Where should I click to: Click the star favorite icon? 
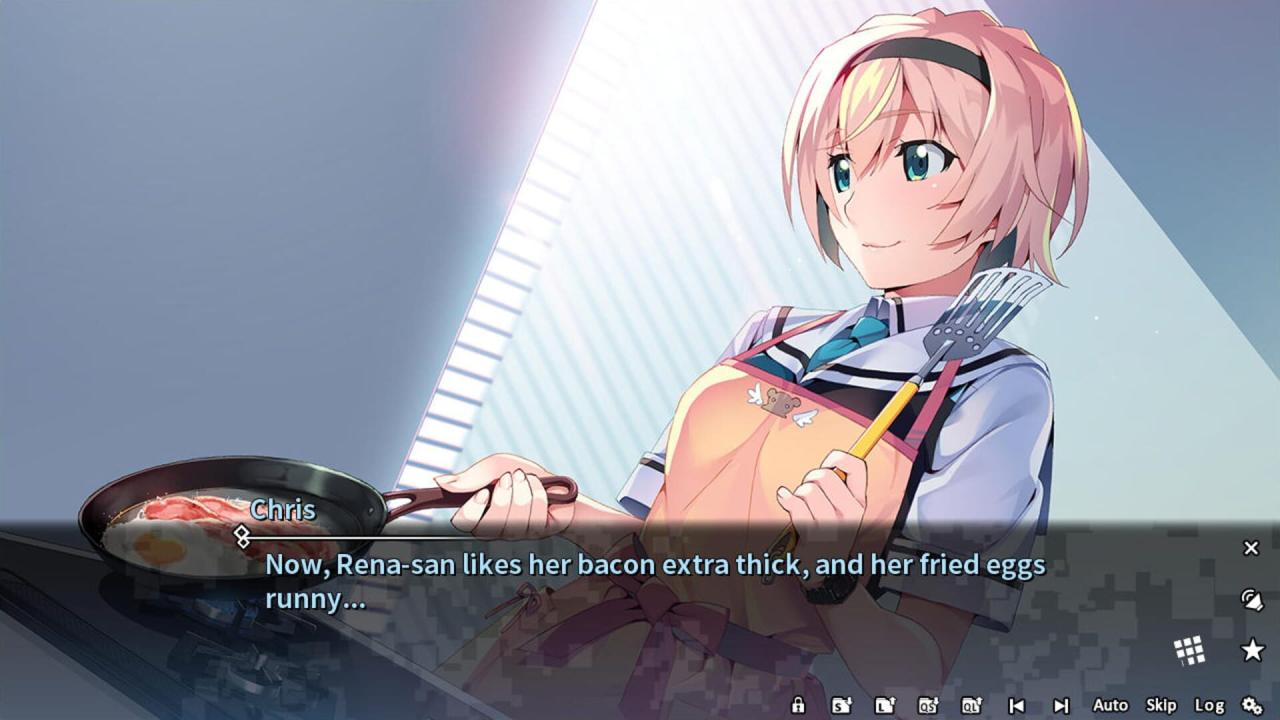click(x=1252, y=651)
